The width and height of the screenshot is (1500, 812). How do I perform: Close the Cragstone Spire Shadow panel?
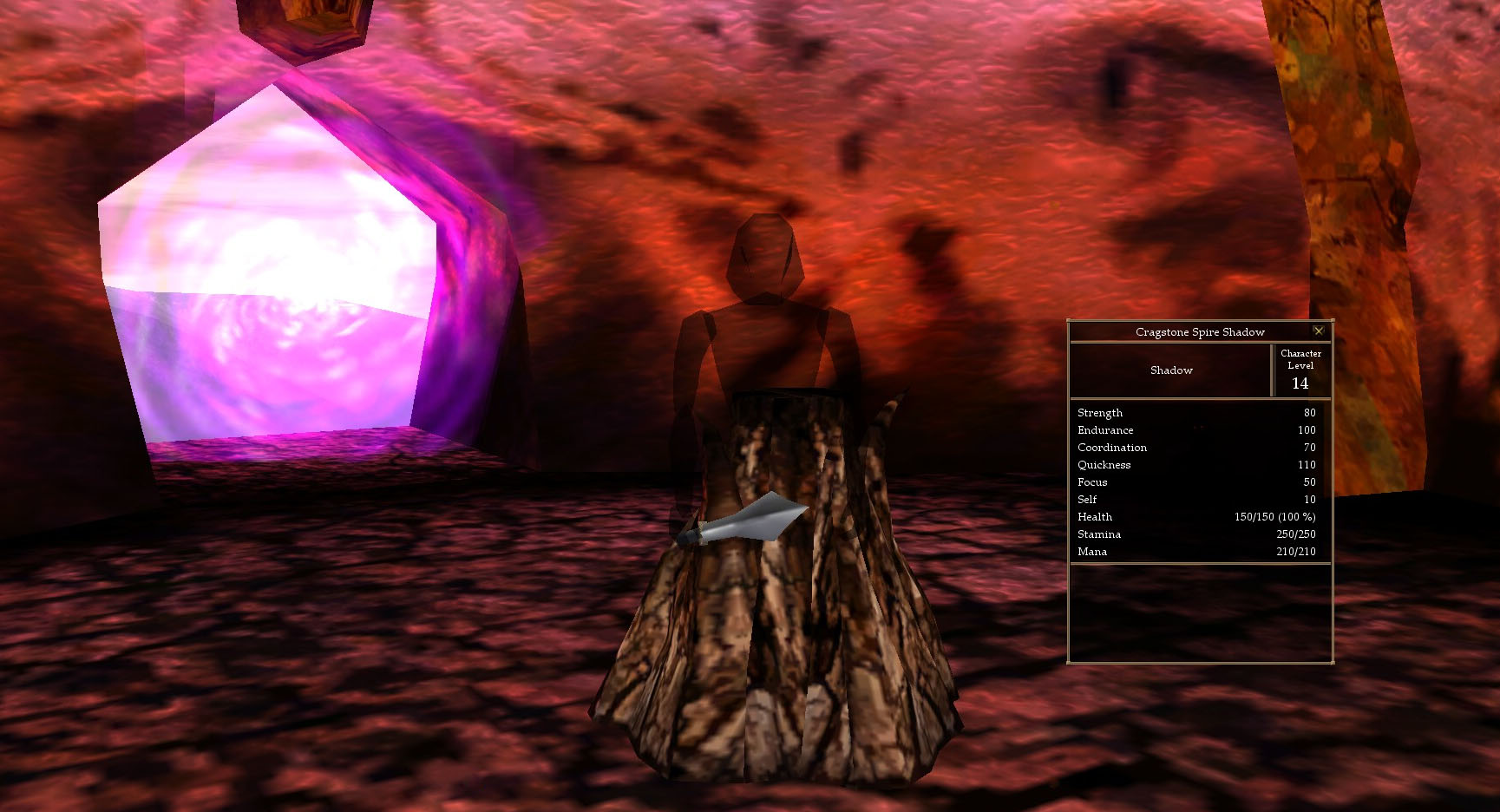pos(1318,331)
